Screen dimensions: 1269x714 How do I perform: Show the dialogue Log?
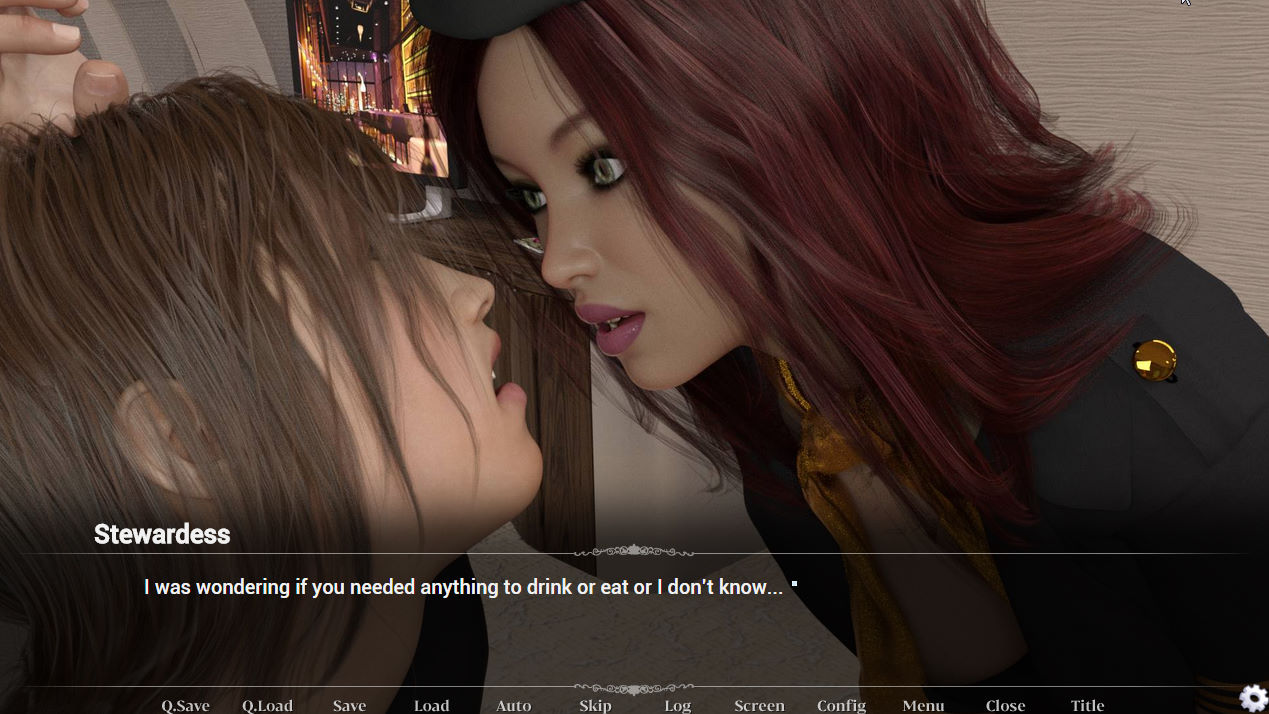pyautogui.click(x=677, y=705)
